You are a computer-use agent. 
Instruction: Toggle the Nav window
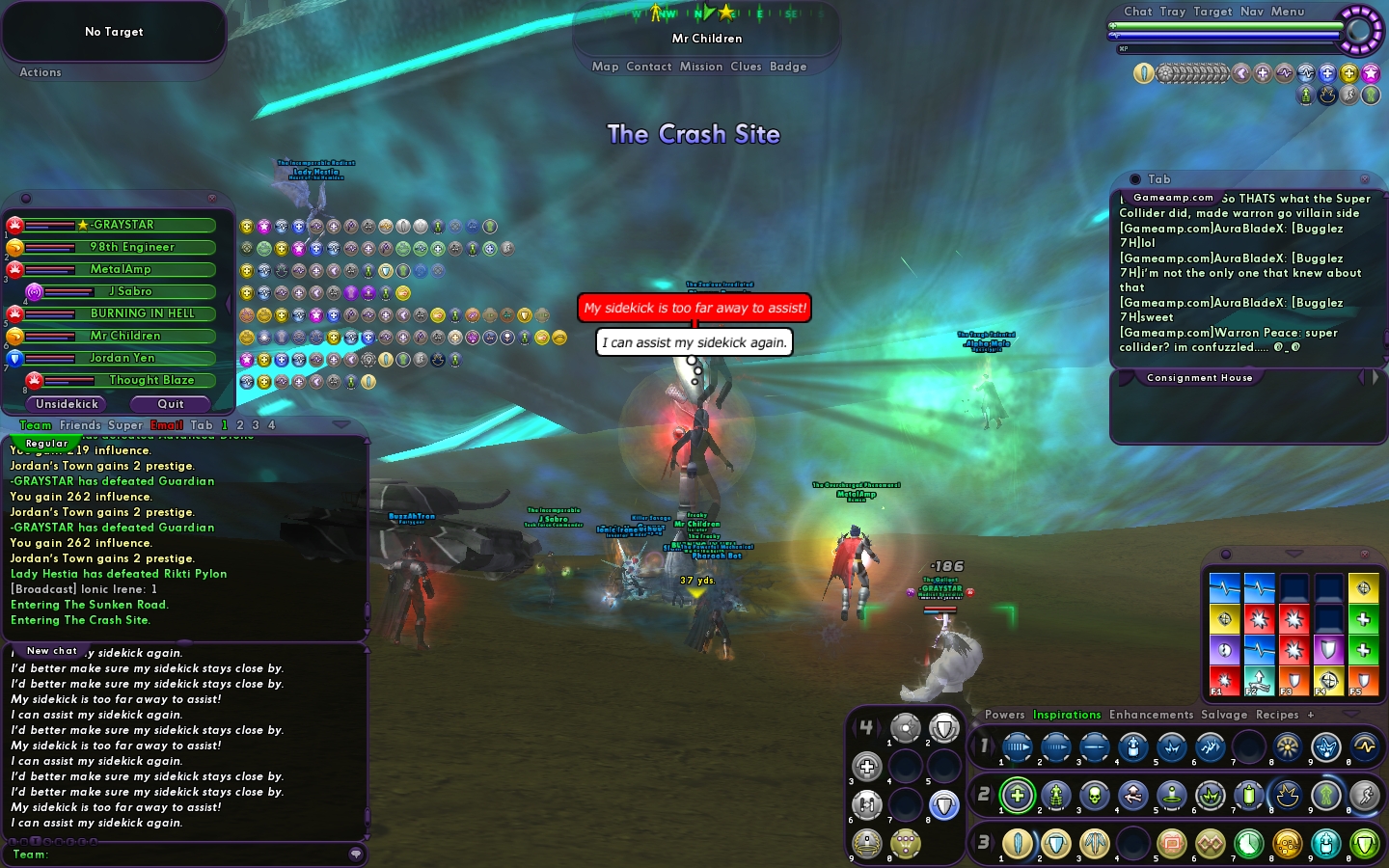(1251, 12)
